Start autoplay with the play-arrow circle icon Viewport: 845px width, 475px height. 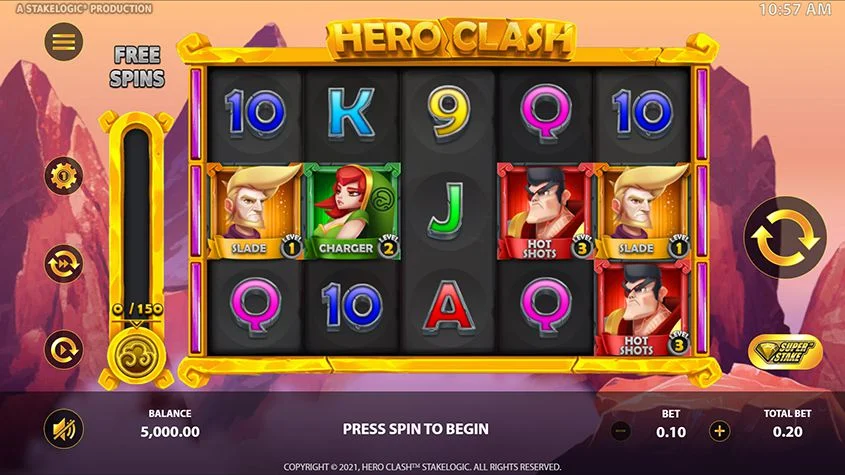click(x=63, y=348)
